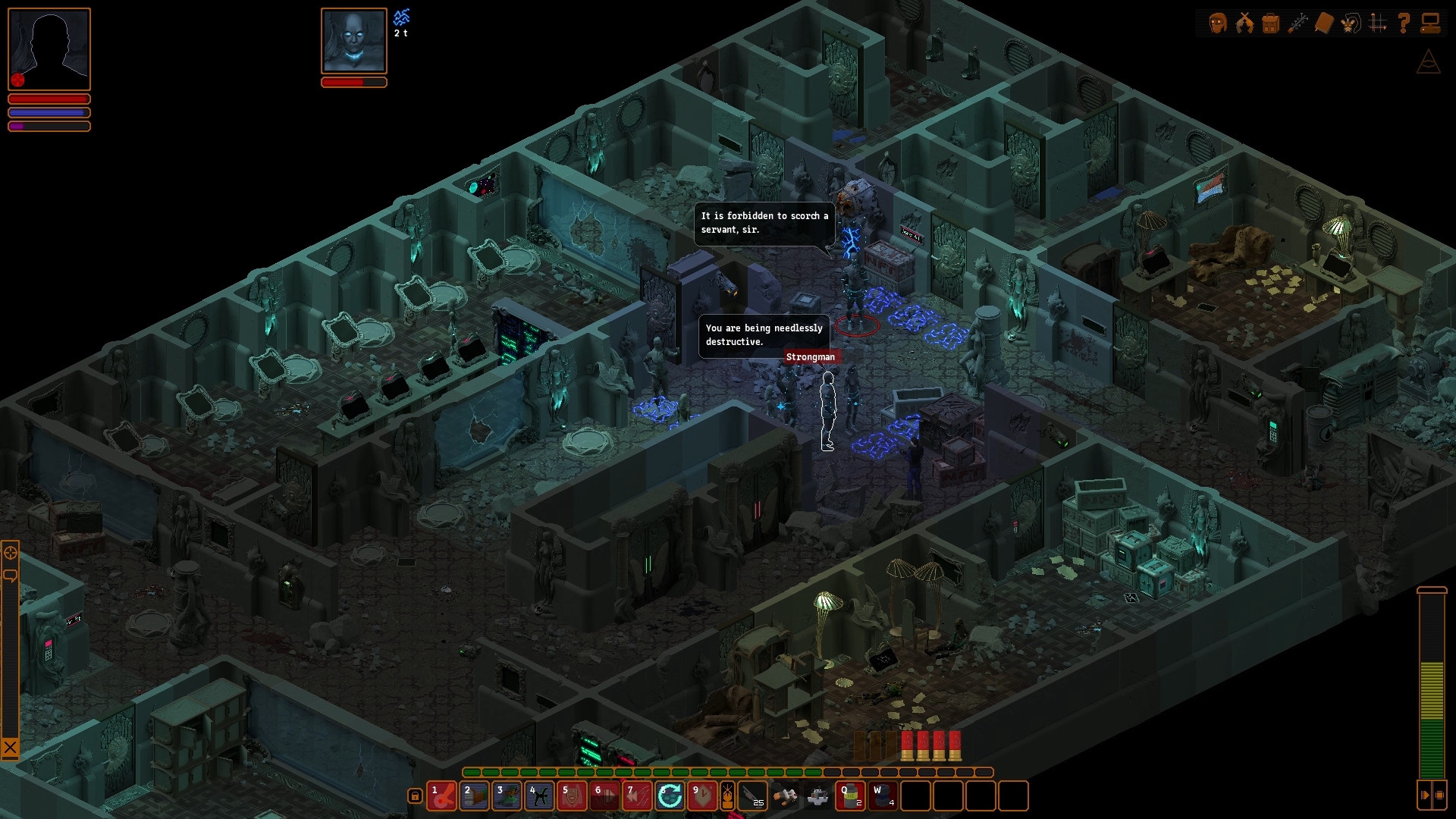Open the grid map icon

(x=1377, y=23)
